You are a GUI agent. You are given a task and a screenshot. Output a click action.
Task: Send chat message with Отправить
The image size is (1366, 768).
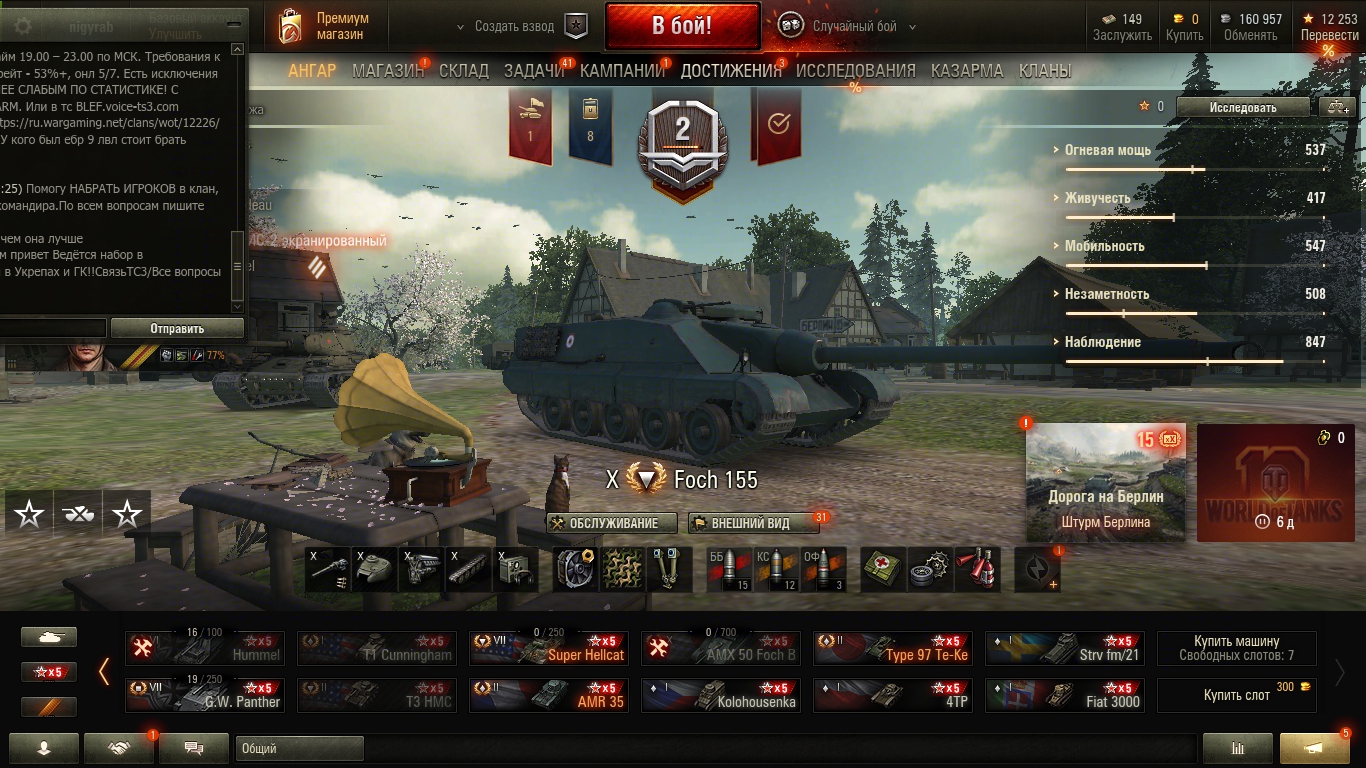(177, 328)
